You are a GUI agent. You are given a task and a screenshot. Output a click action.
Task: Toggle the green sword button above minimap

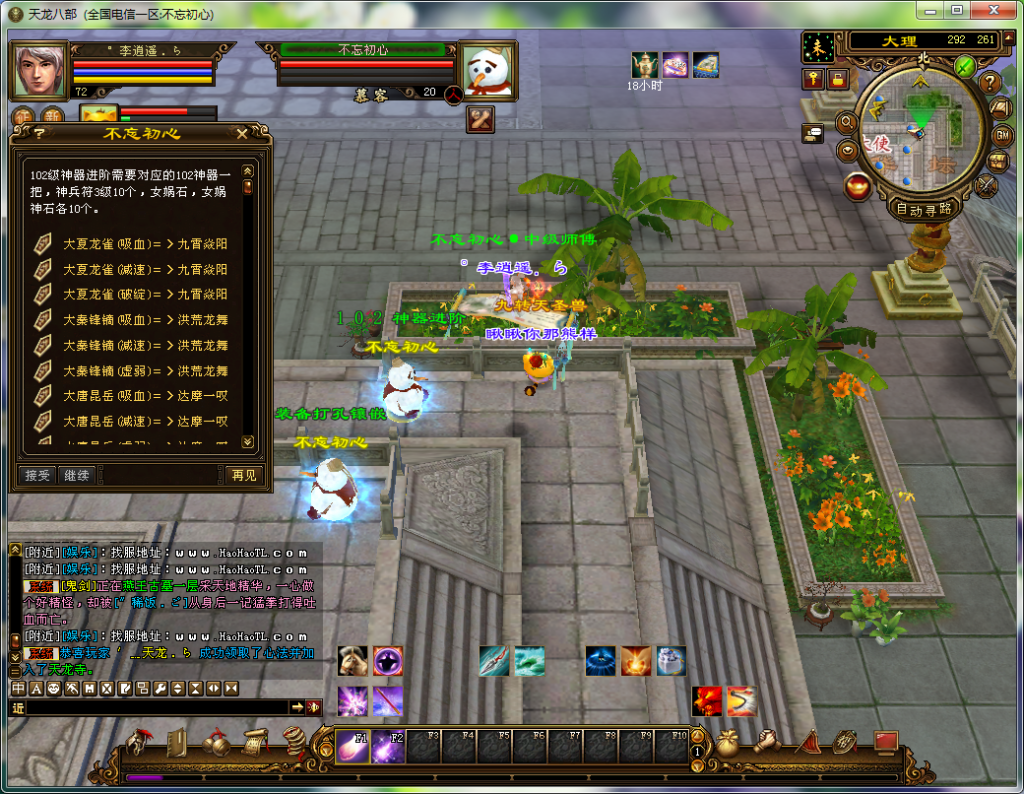click(x=964, y=67)
